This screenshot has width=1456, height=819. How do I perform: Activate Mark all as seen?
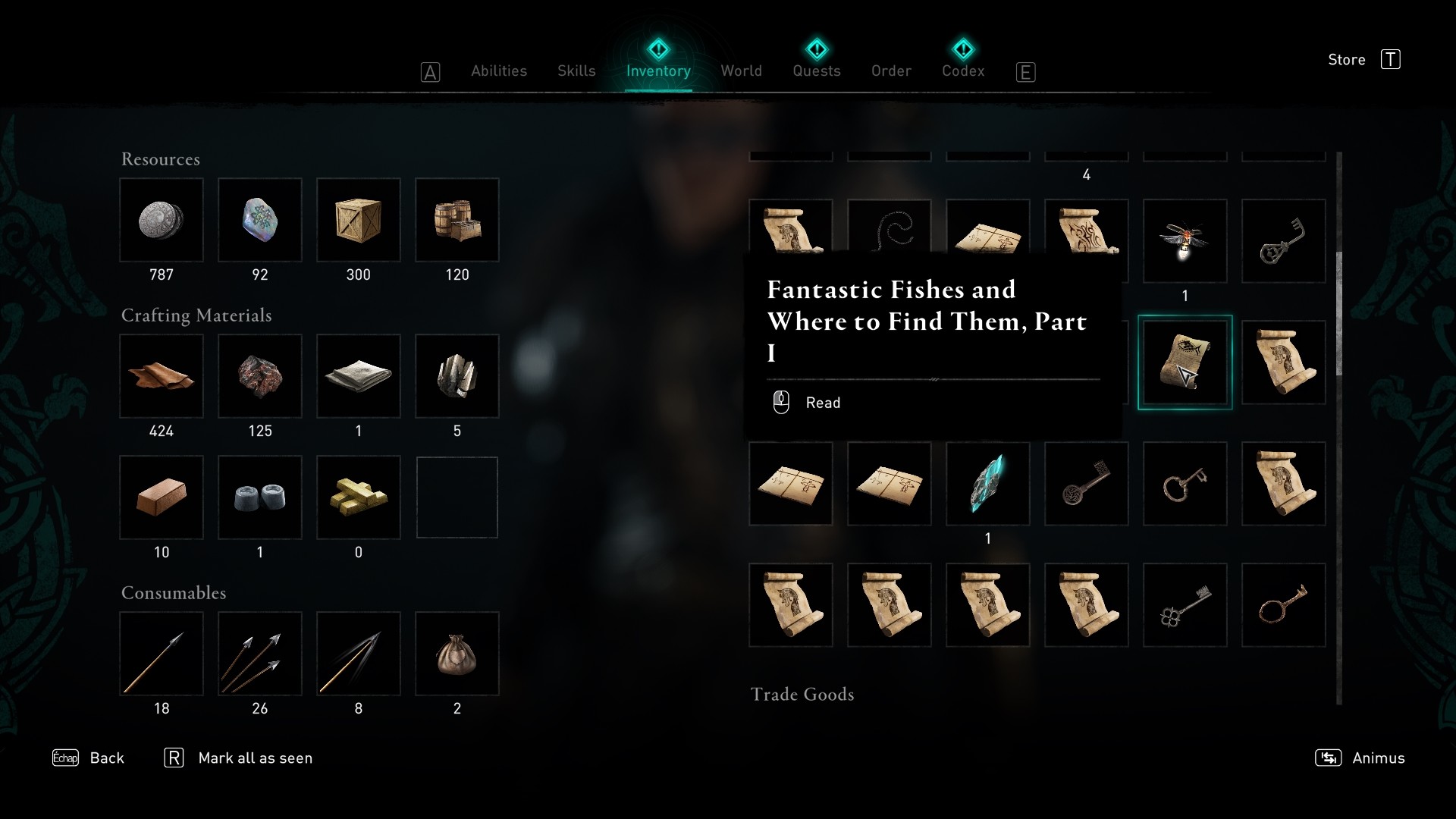pos(255,758)
